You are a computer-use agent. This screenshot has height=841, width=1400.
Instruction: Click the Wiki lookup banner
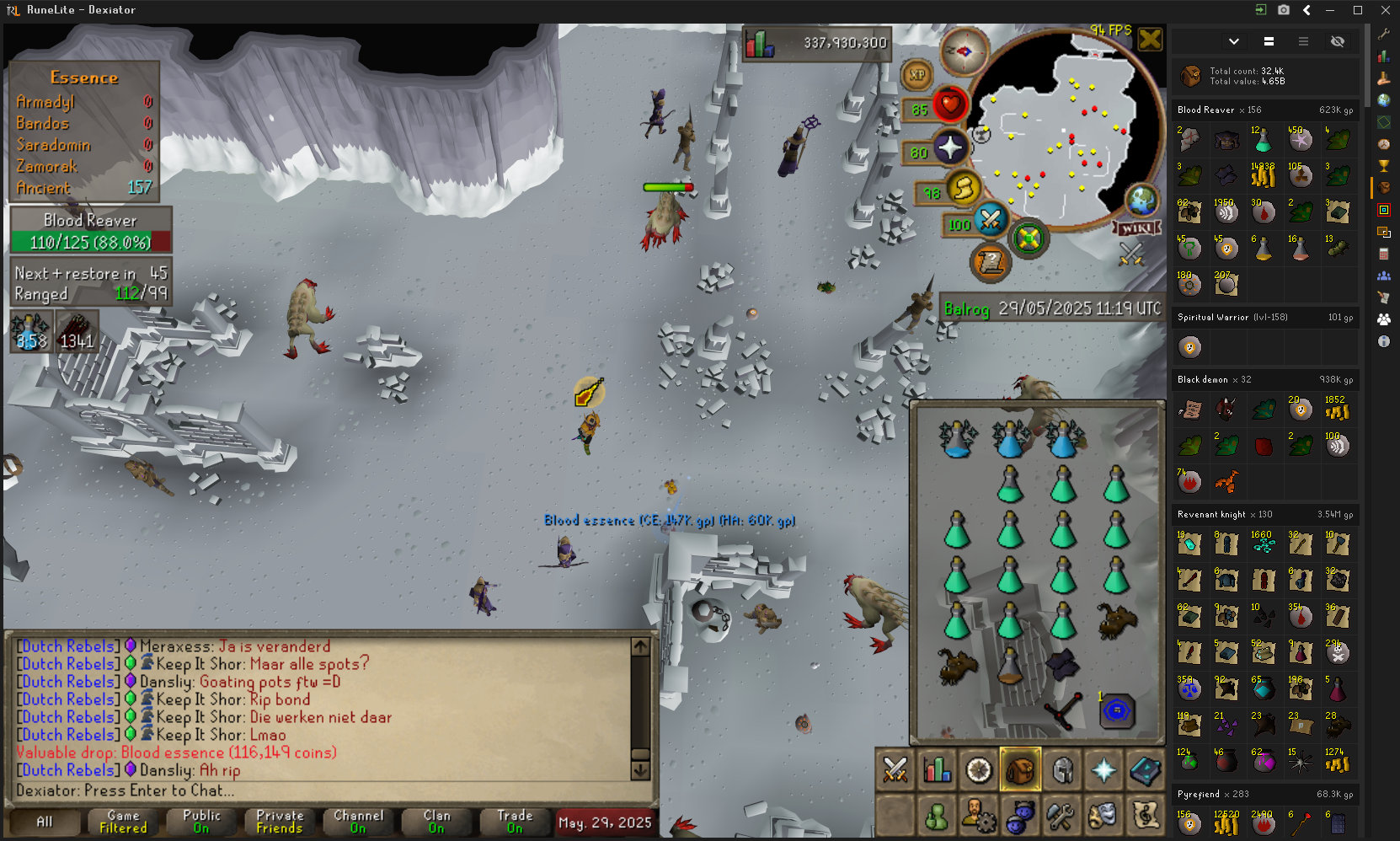pos(1137,228)
